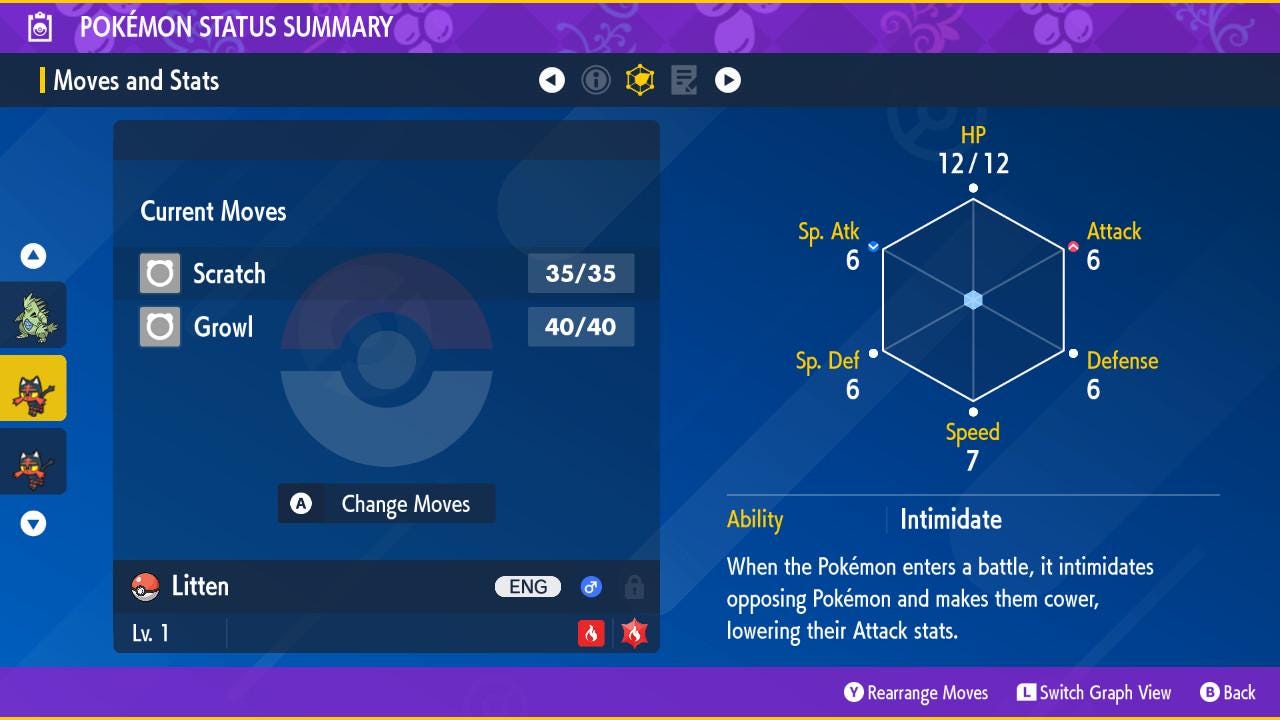
Task: Open the Change Moves option
Action: pos(386,504)
